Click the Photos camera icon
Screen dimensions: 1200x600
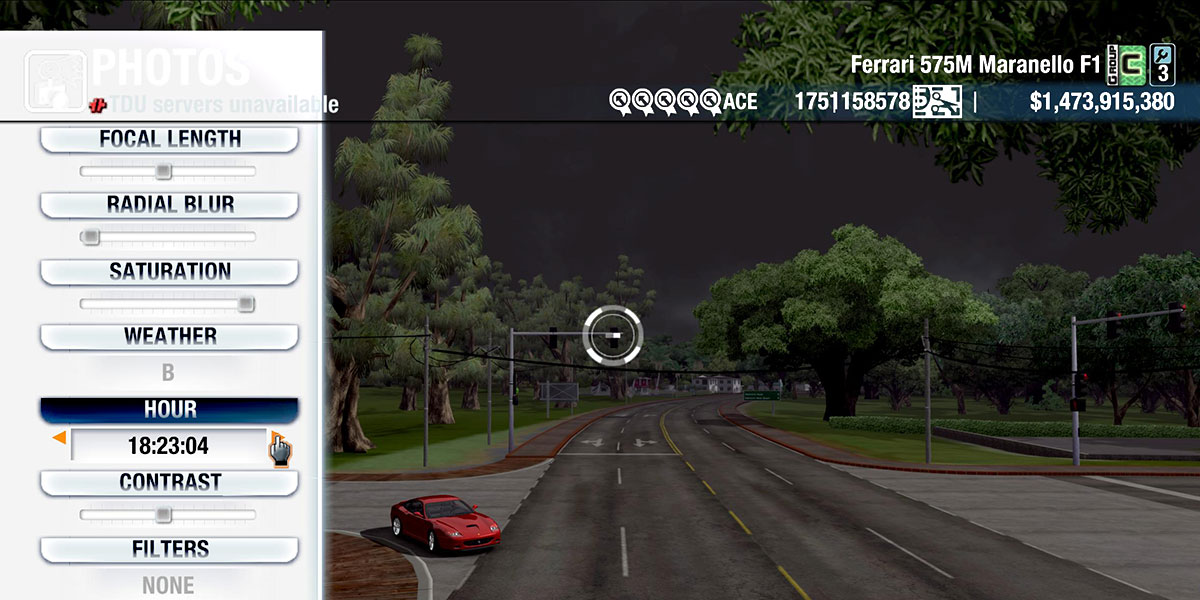click(56, 80)
